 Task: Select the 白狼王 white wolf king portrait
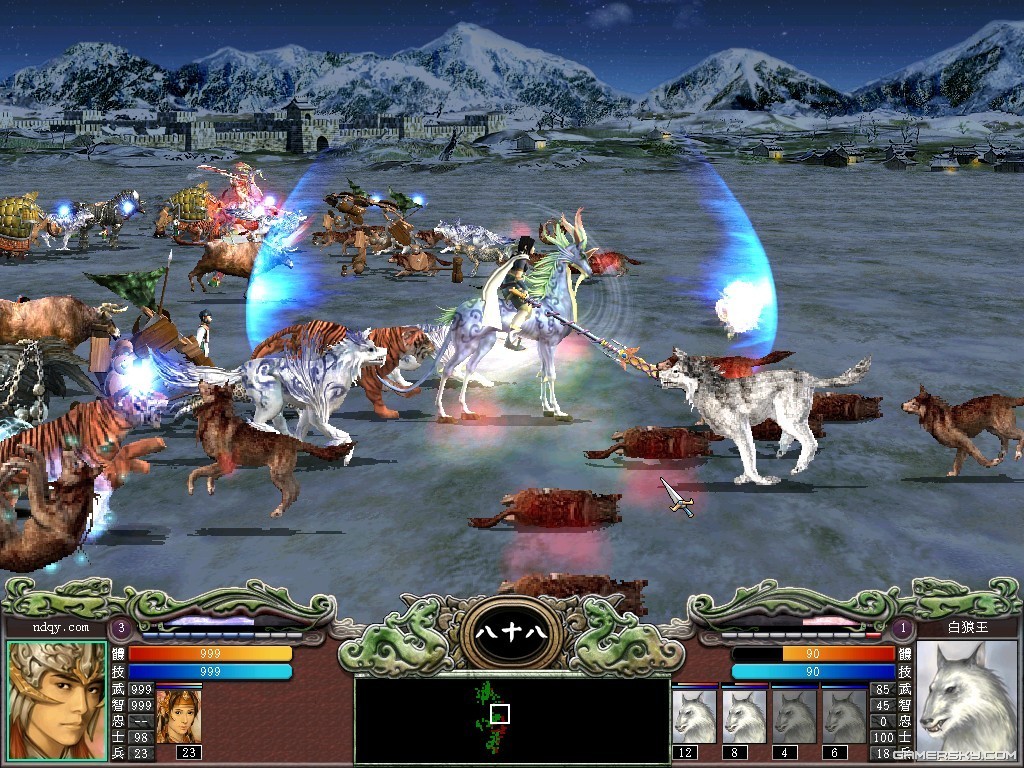click(x=966, y=699)
